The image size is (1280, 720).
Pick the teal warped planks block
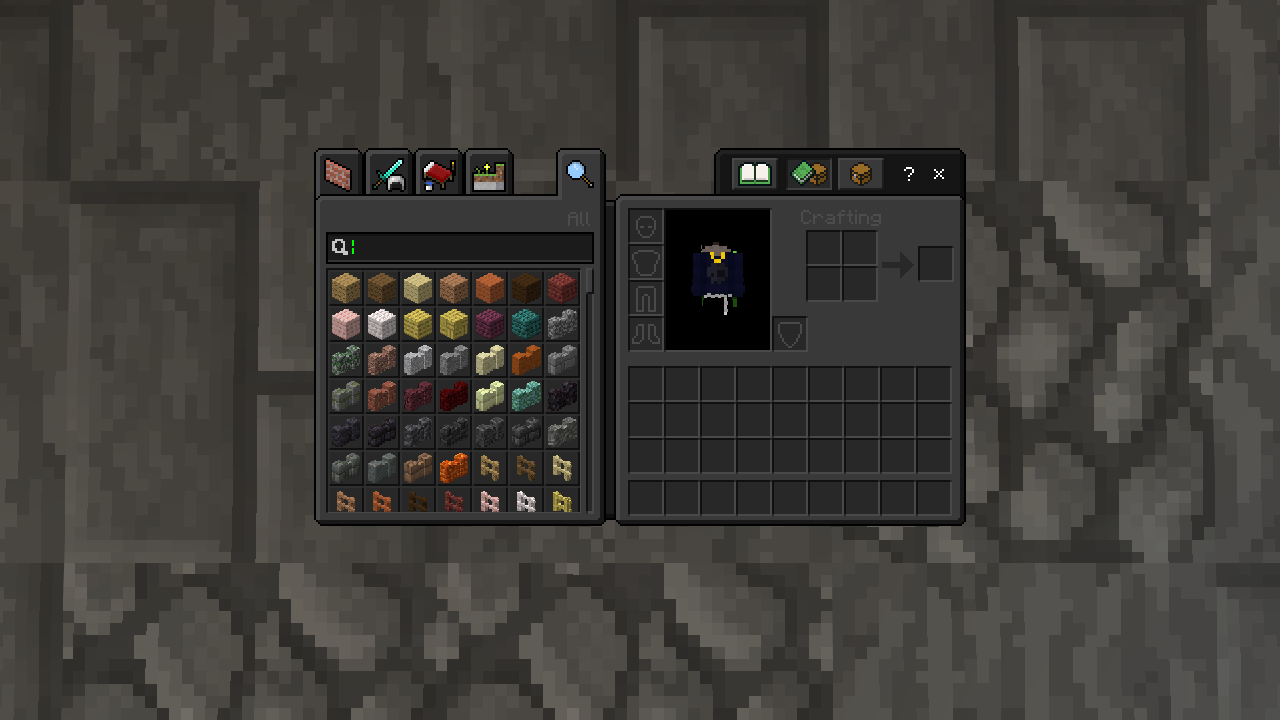click(x=526, y=323)
